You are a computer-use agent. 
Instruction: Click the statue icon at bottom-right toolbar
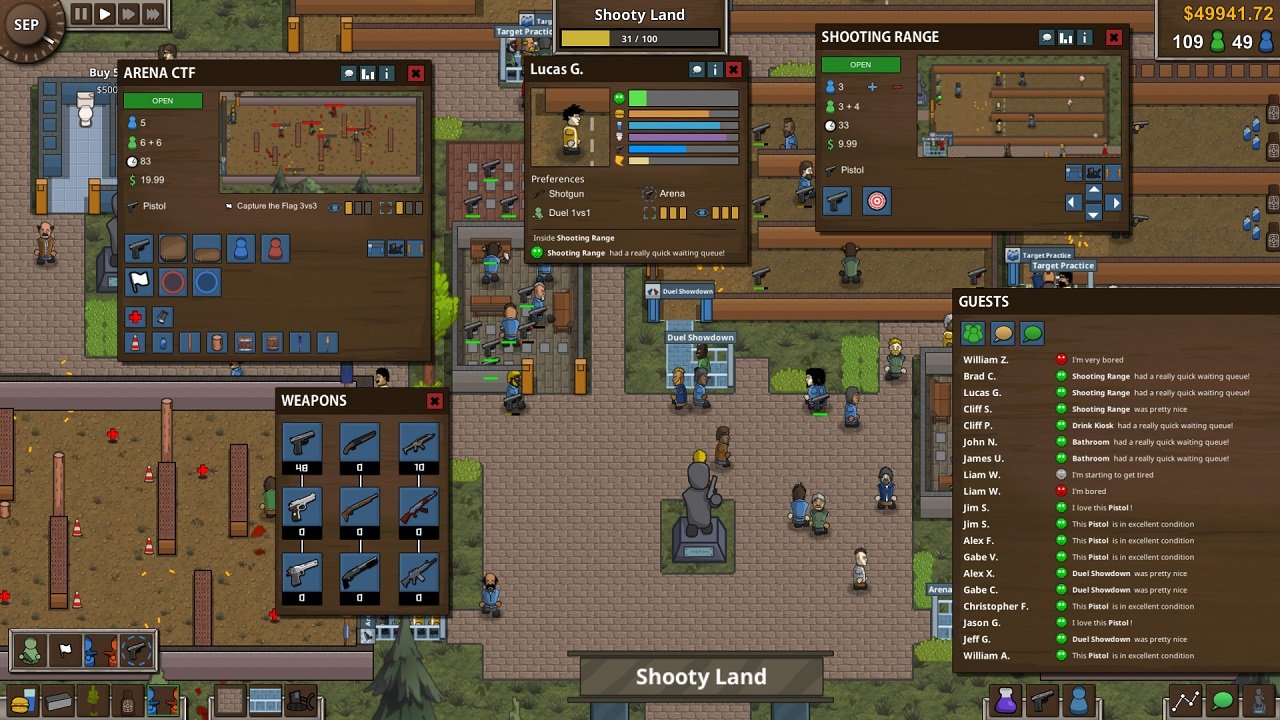click(1258, 702)
